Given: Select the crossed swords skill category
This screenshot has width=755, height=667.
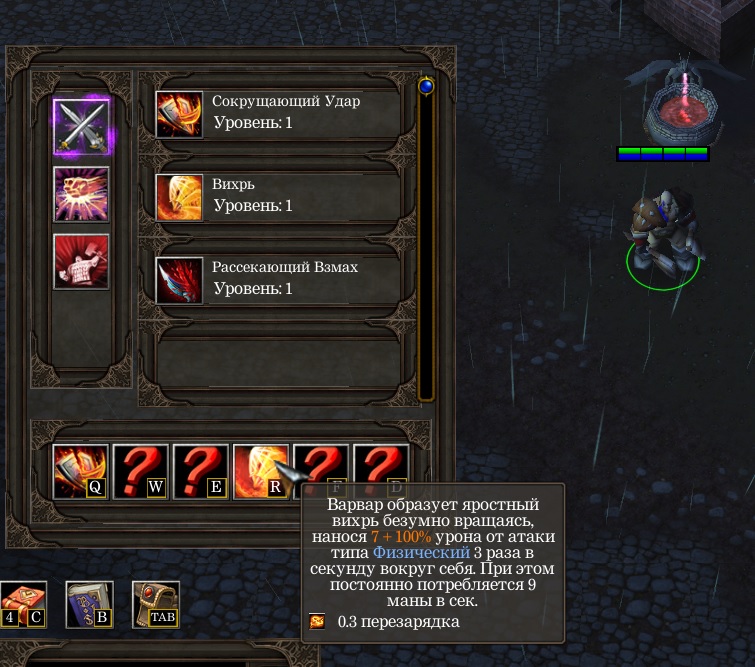Looking at the screenshot, I should point(81,126).
